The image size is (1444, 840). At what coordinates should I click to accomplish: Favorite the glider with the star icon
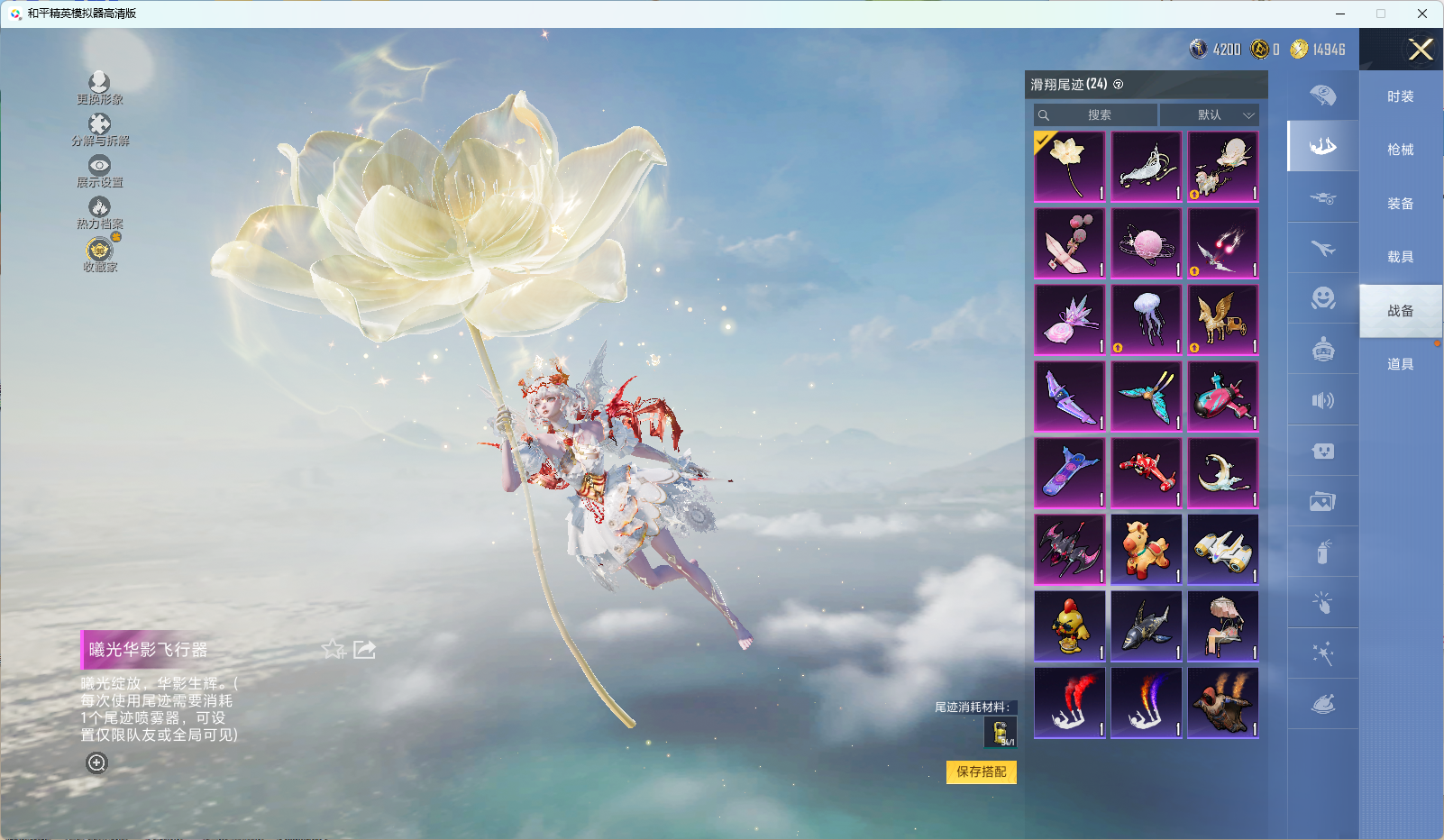pos(334,650)
